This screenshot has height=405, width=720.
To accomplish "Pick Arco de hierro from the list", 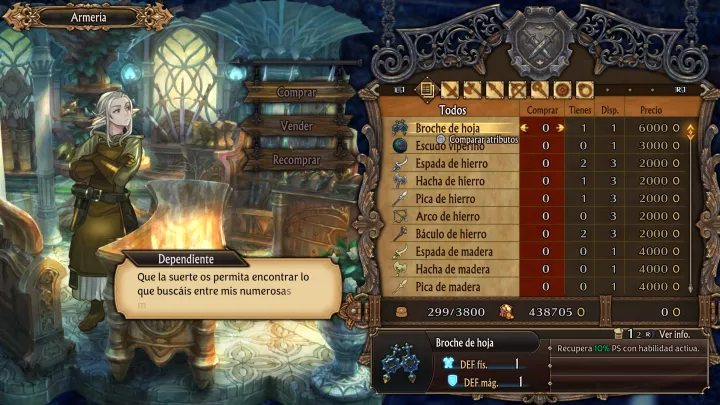I will 450,216.
